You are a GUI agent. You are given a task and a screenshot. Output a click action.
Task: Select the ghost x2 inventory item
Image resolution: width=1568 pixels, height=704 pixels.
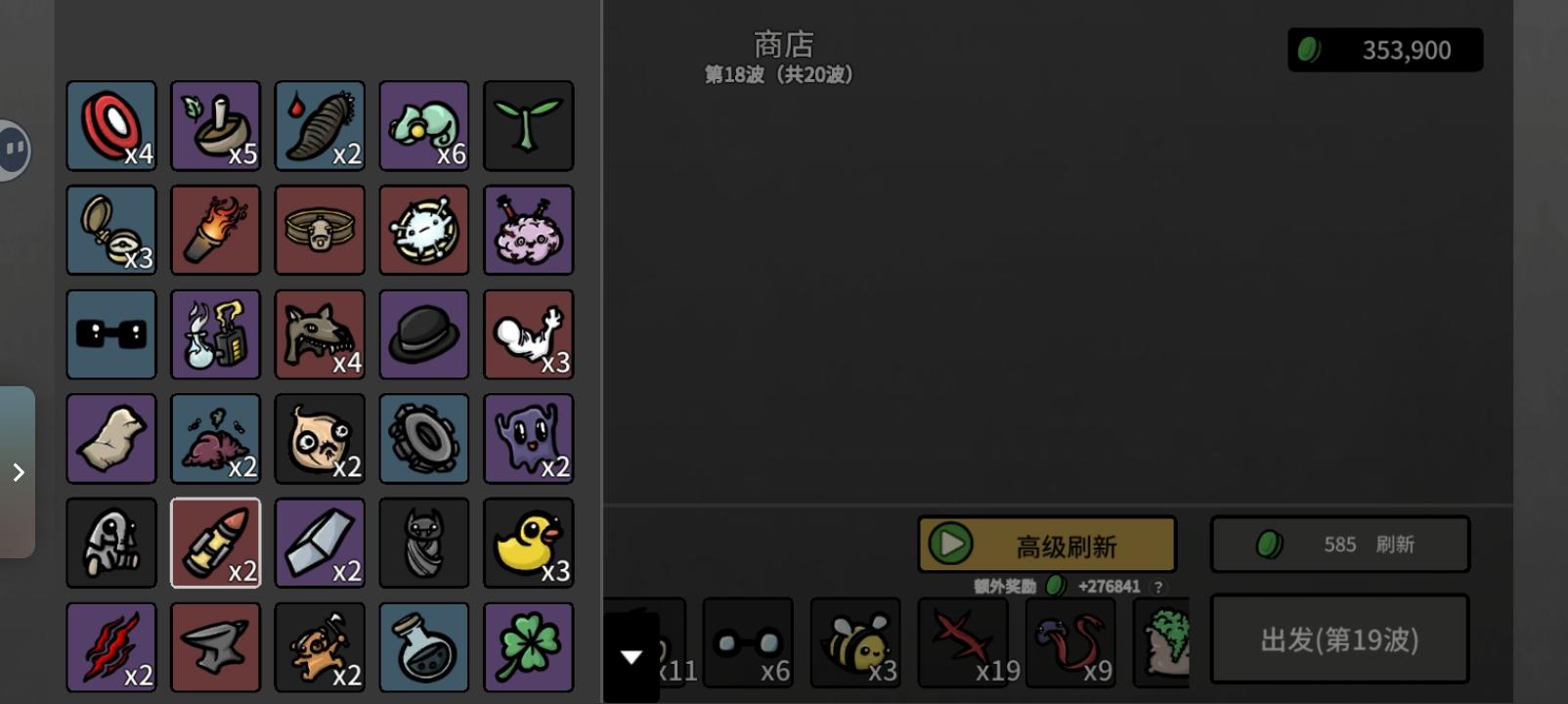click(x=528, y=438)
